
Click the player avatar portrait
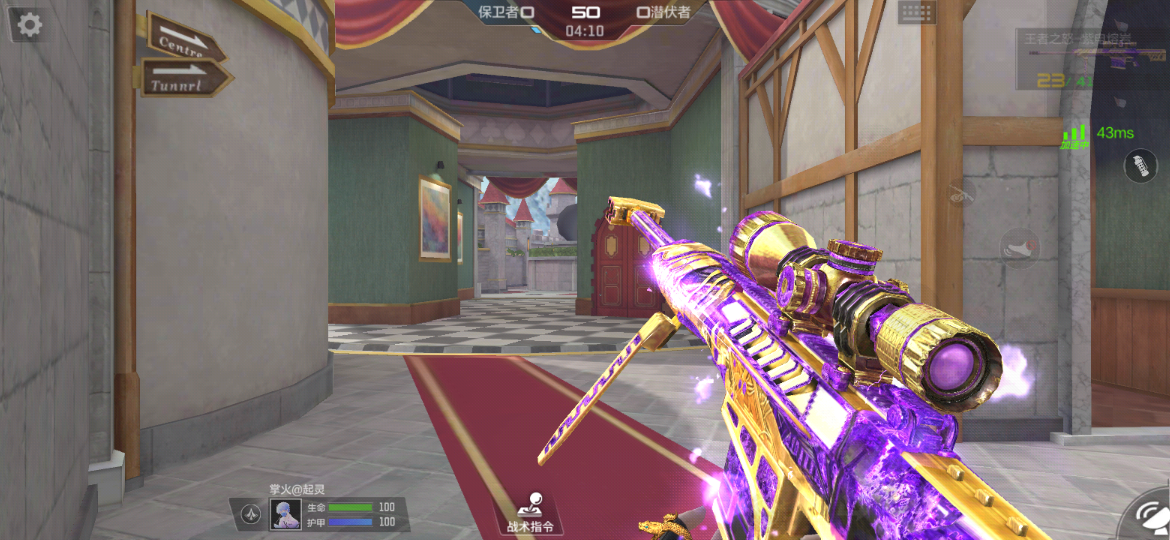[285, 514]
